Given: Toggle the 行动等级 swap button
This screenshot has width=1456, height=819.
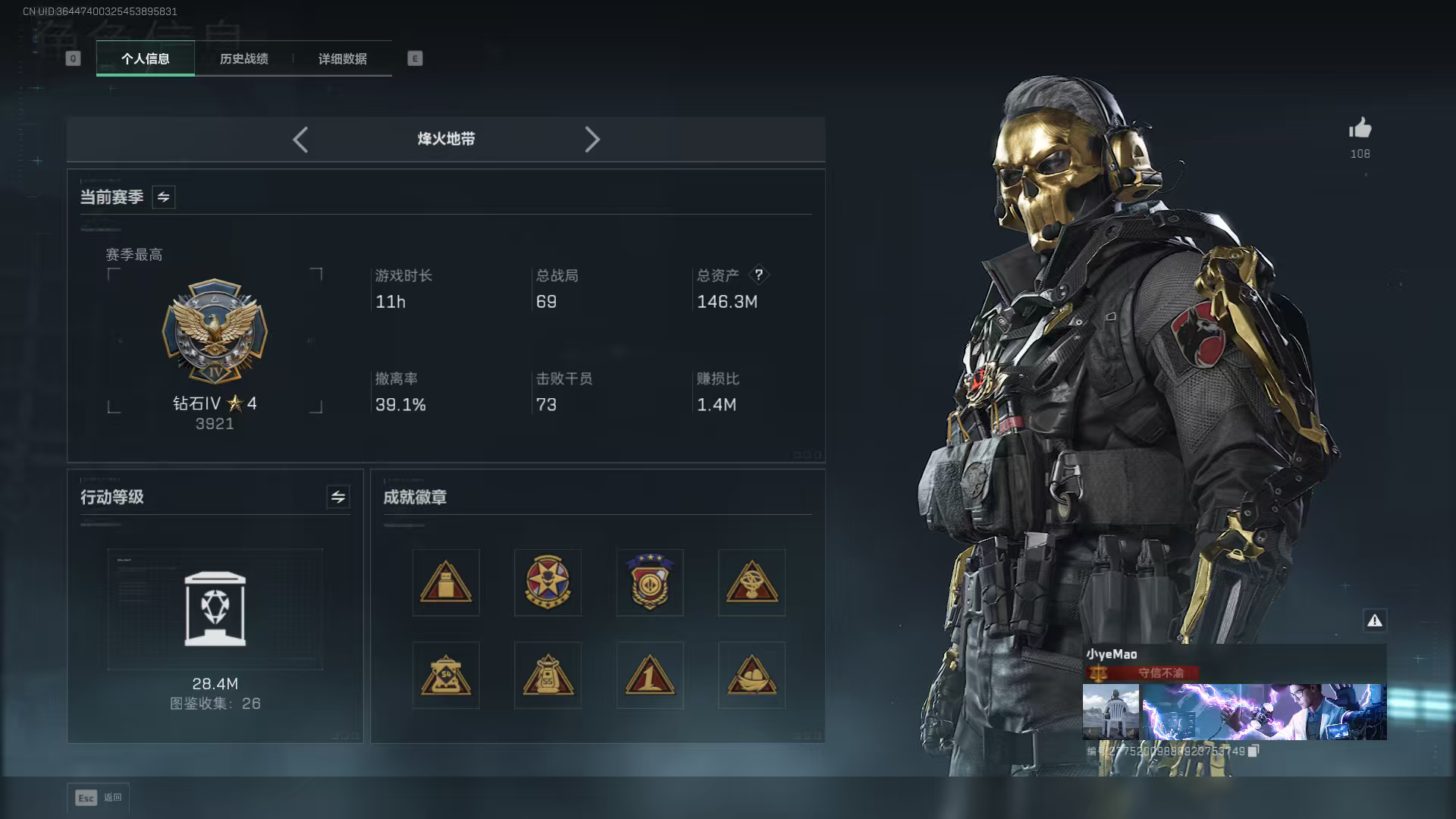Looking at the screenshot, I should (338, 497).
